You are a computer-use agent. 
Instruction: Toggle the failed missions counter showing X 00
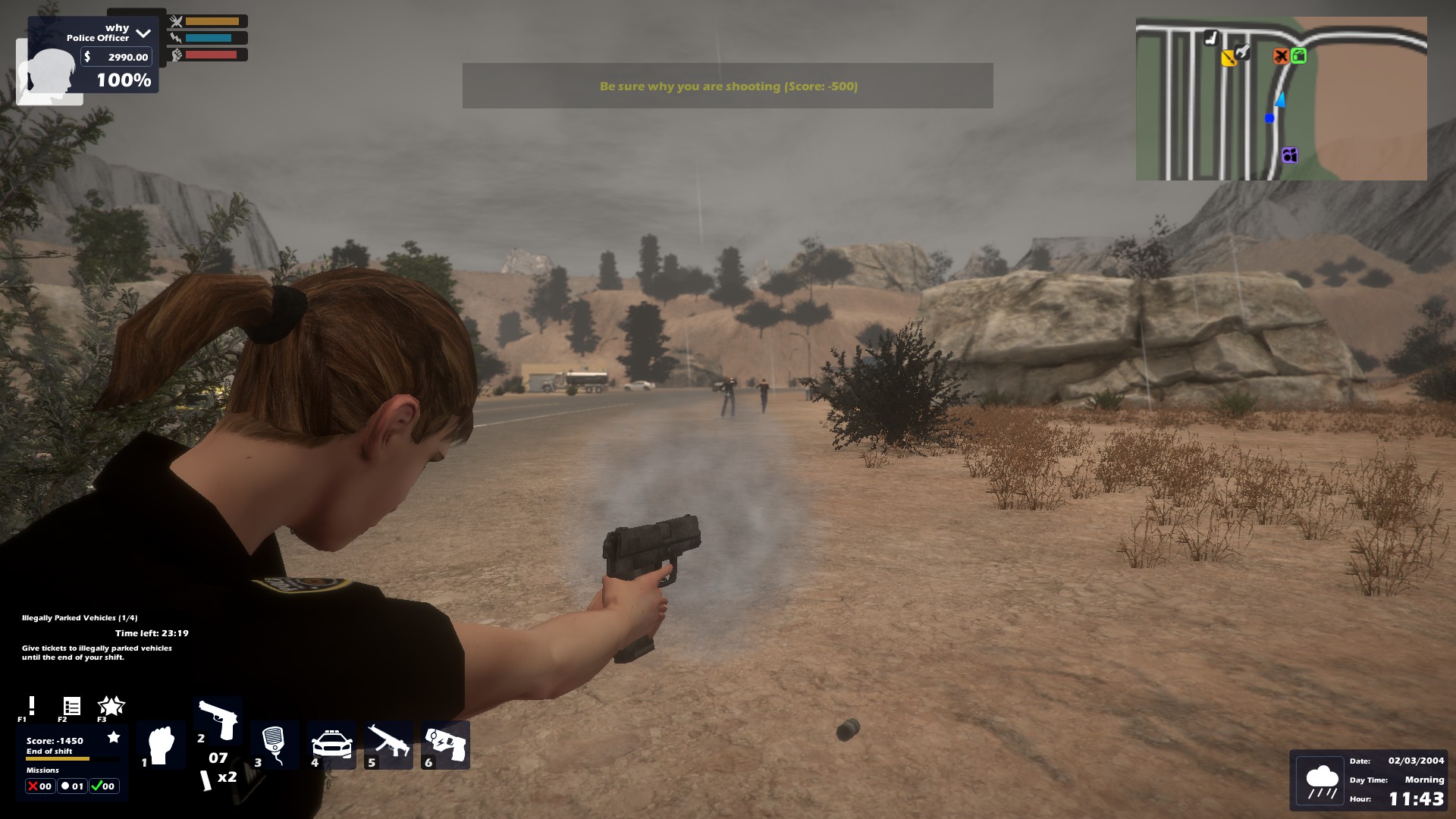pyautogui.click(x=39, y=786)
